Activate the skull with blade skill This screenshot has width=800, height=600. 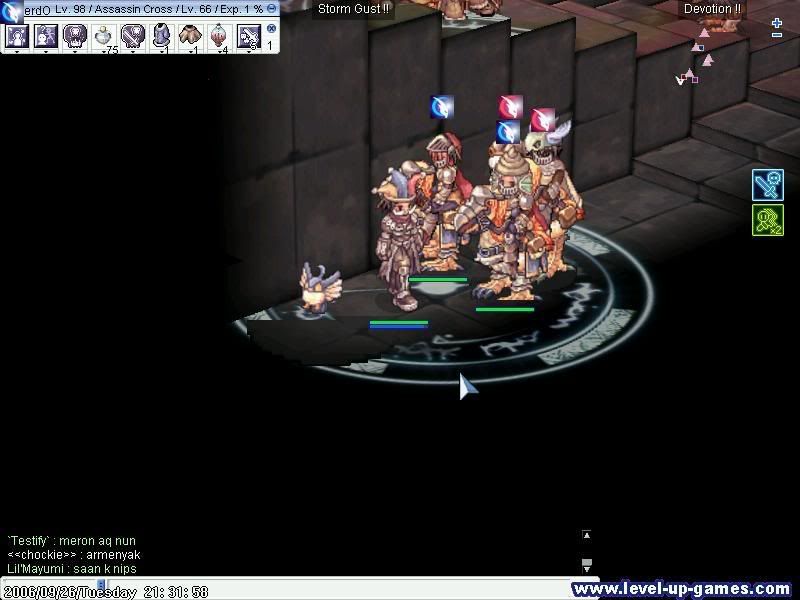(133, 37)
